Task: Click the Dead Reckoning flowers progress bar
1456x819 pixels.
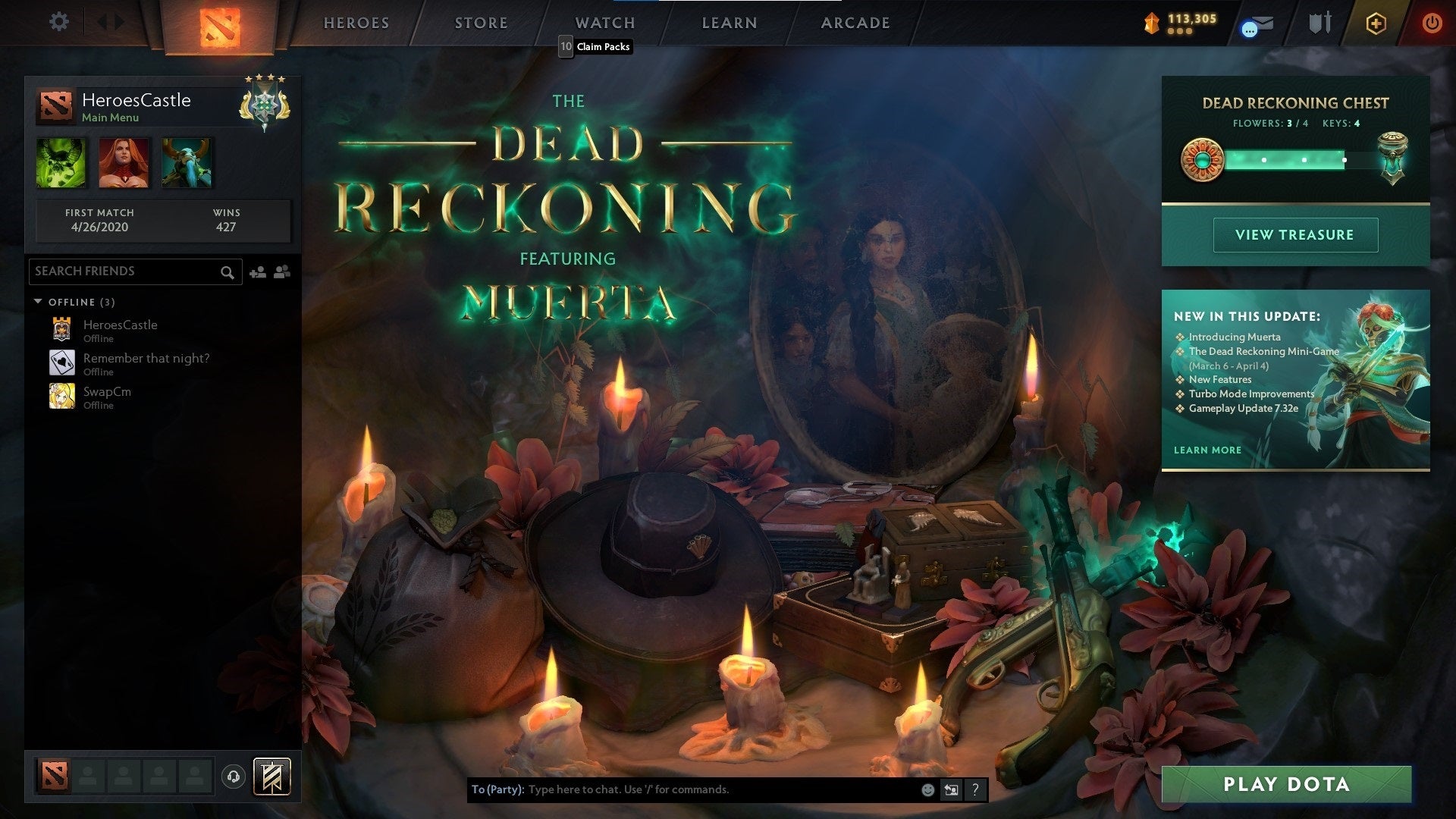Action: tap(1289, 160)
